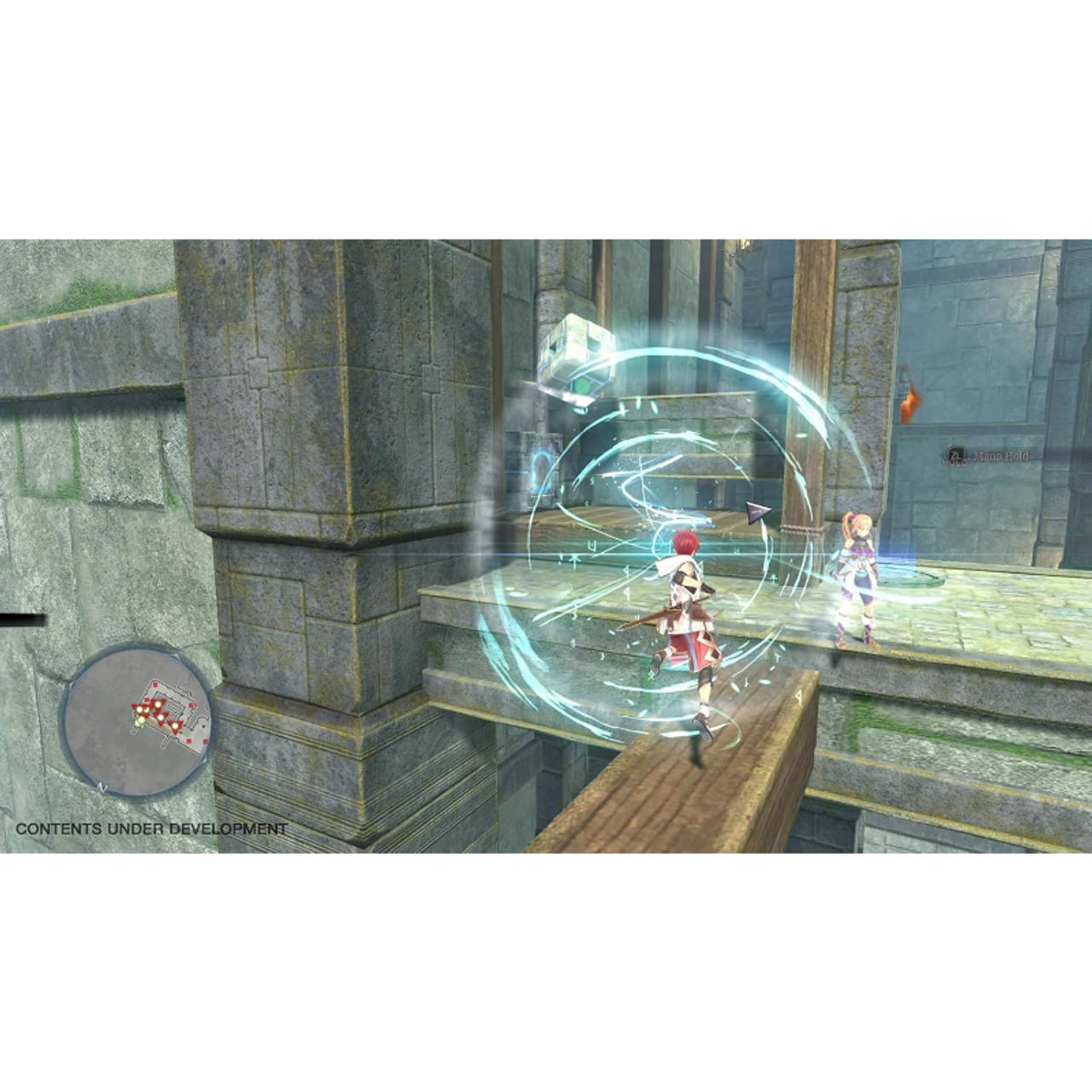
Task: Expand the minimap in the lower left
Action: tap(136, 725)
